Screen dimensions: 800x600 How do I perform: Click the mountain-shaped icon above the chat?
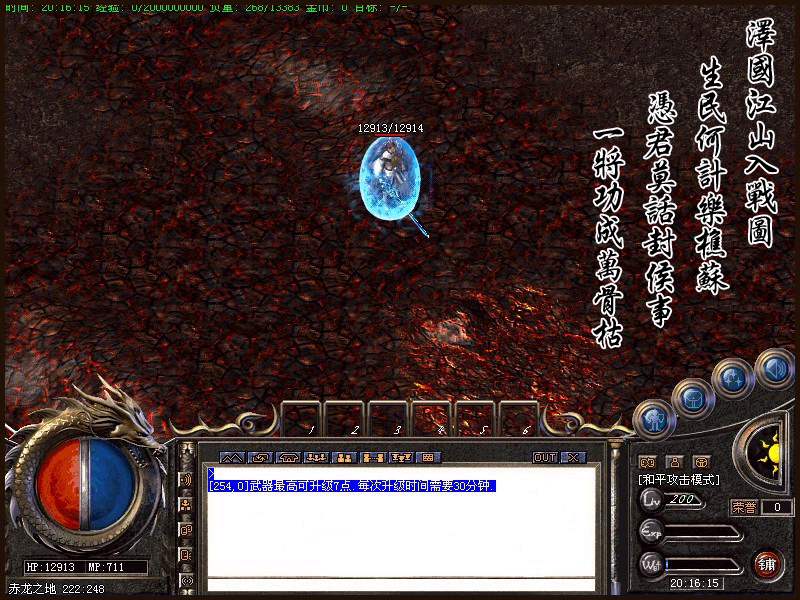point(232,457)
